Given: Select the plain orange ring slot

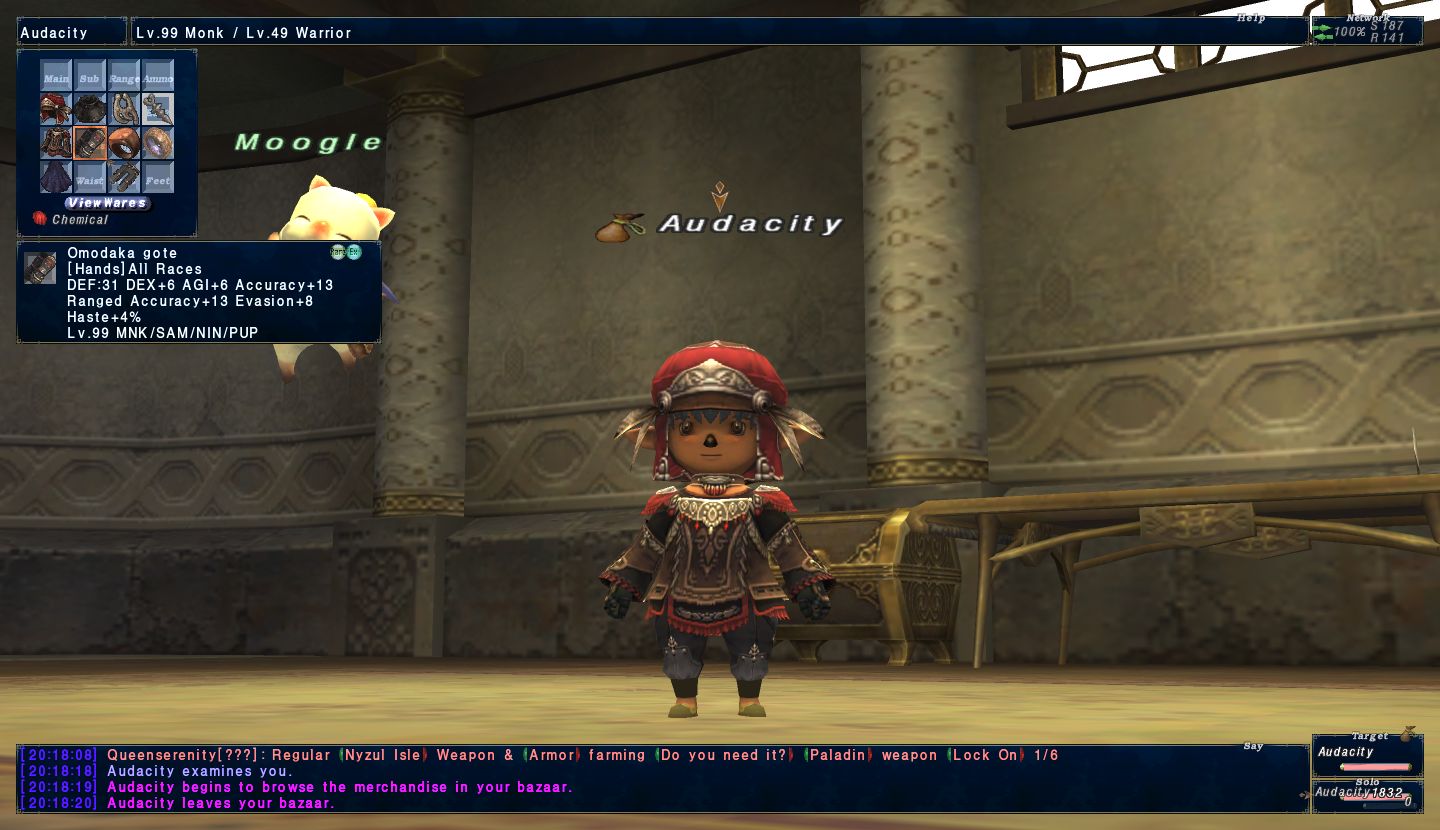Looking at the screenshot, I should click(x=124, y=144).
